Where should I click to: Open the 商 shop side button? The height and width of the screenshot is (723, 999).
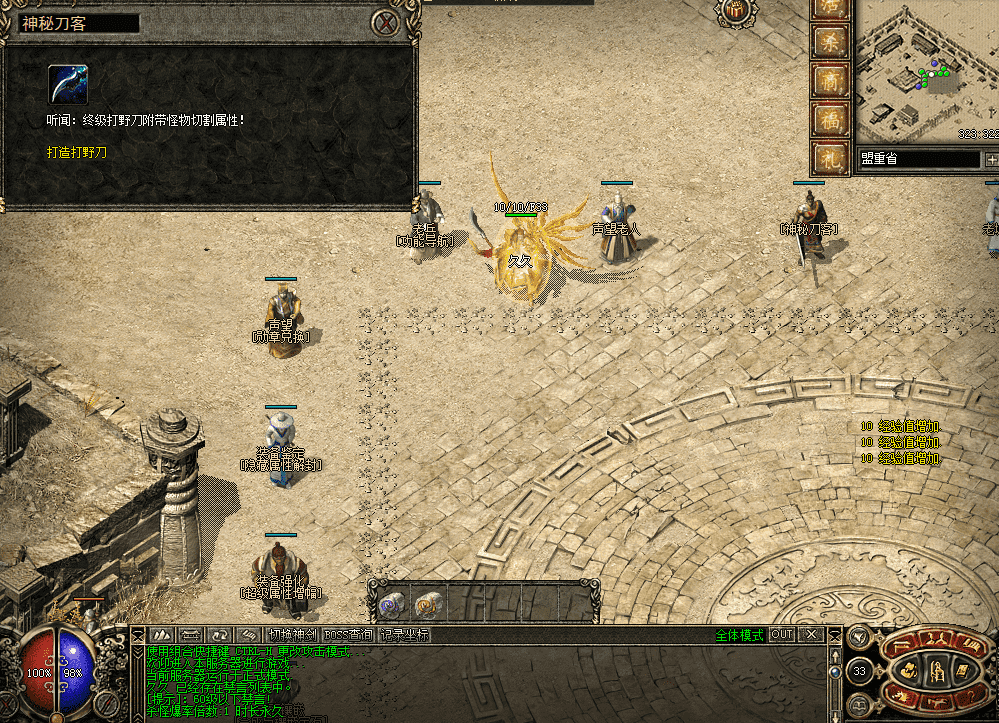pyautogui.click(x=829, y=80)
